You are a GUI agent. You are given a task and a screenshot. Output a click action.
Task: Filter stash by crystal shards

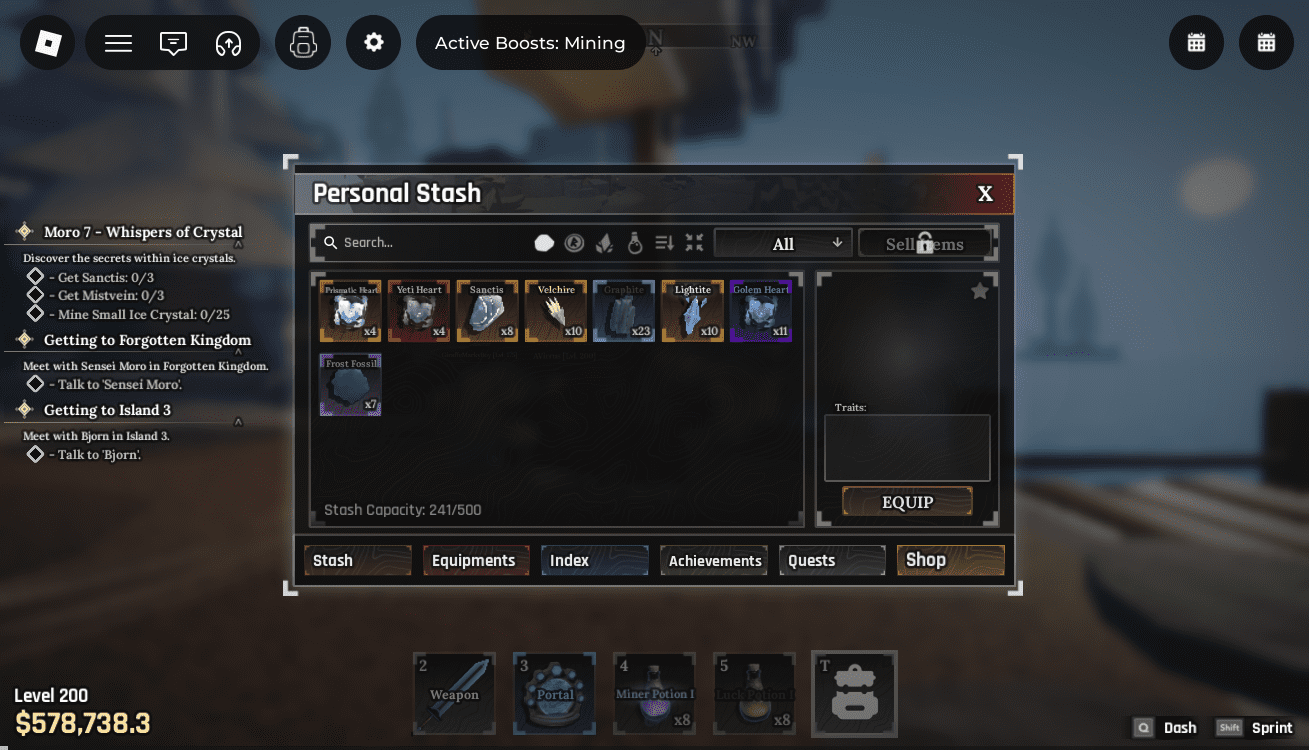(604, 242)
